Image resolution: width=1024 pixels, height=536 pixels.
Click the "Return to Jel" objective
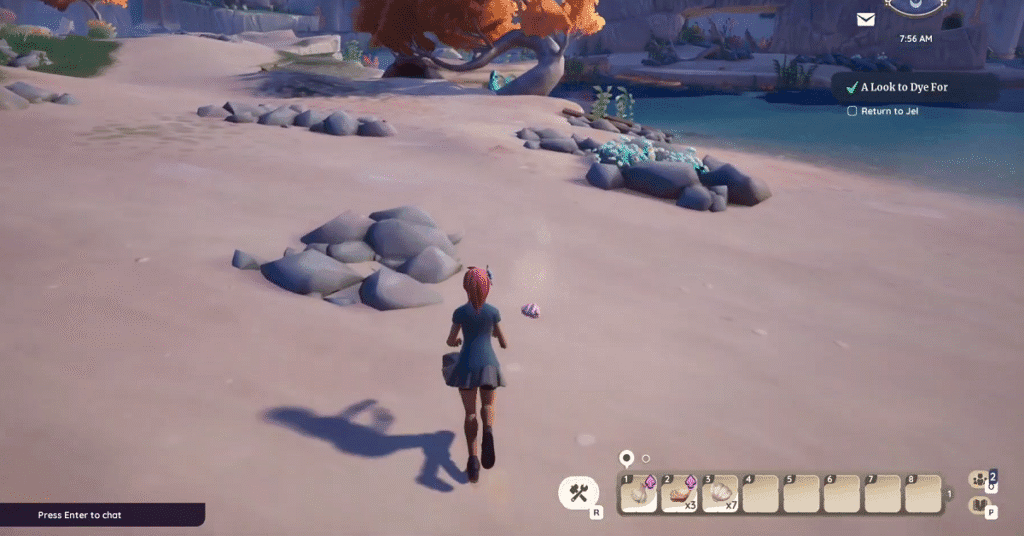point(890,111)
